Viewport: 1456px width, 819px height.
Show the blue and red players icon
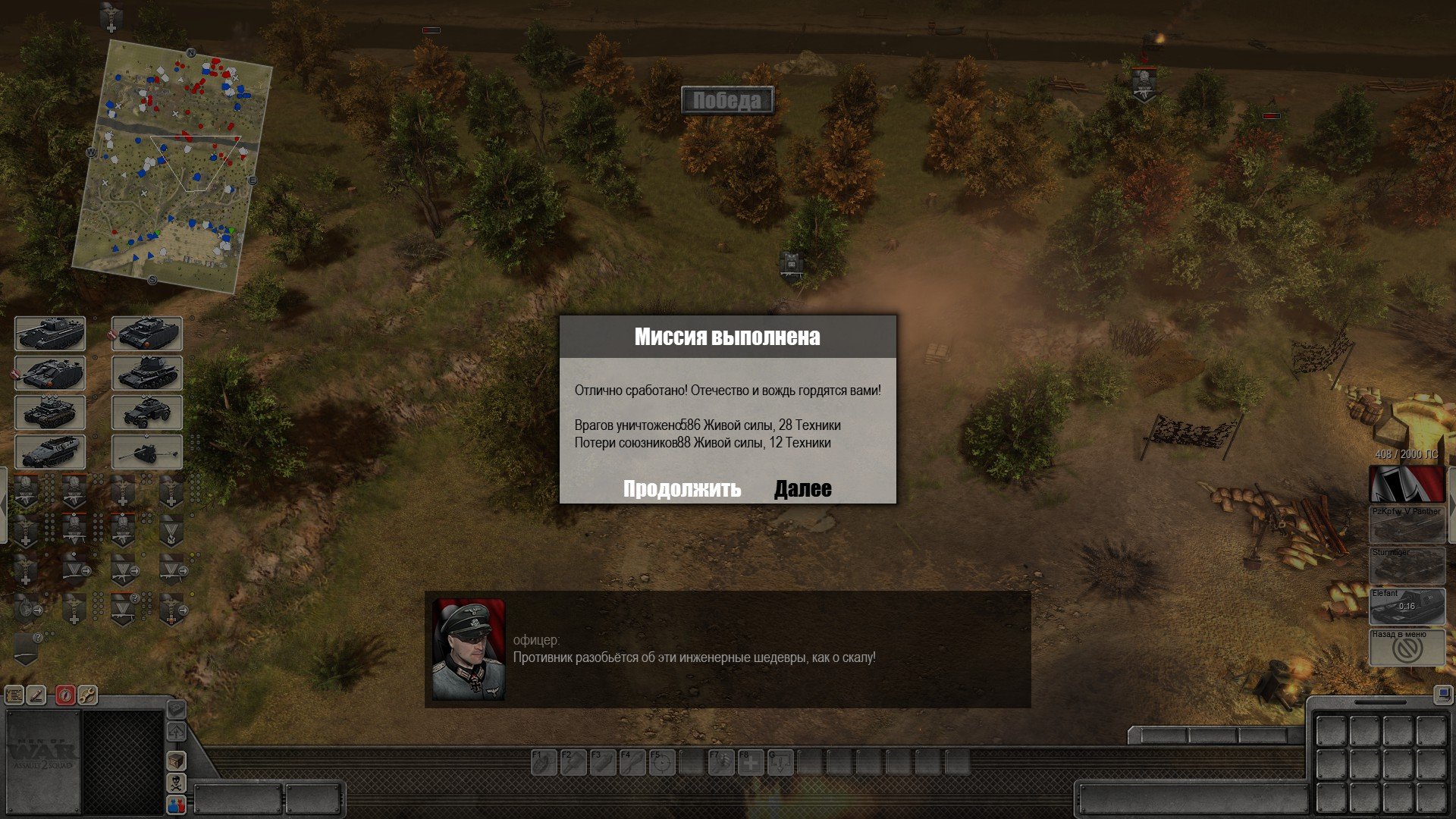(x=176, y=804)
